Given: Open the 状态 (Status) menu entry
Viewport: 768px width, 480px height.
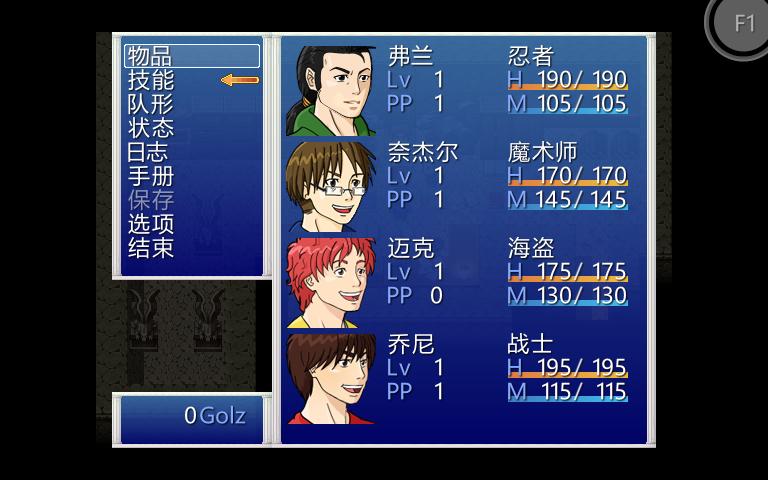Looking at the screenshot, I should (151, 128).
